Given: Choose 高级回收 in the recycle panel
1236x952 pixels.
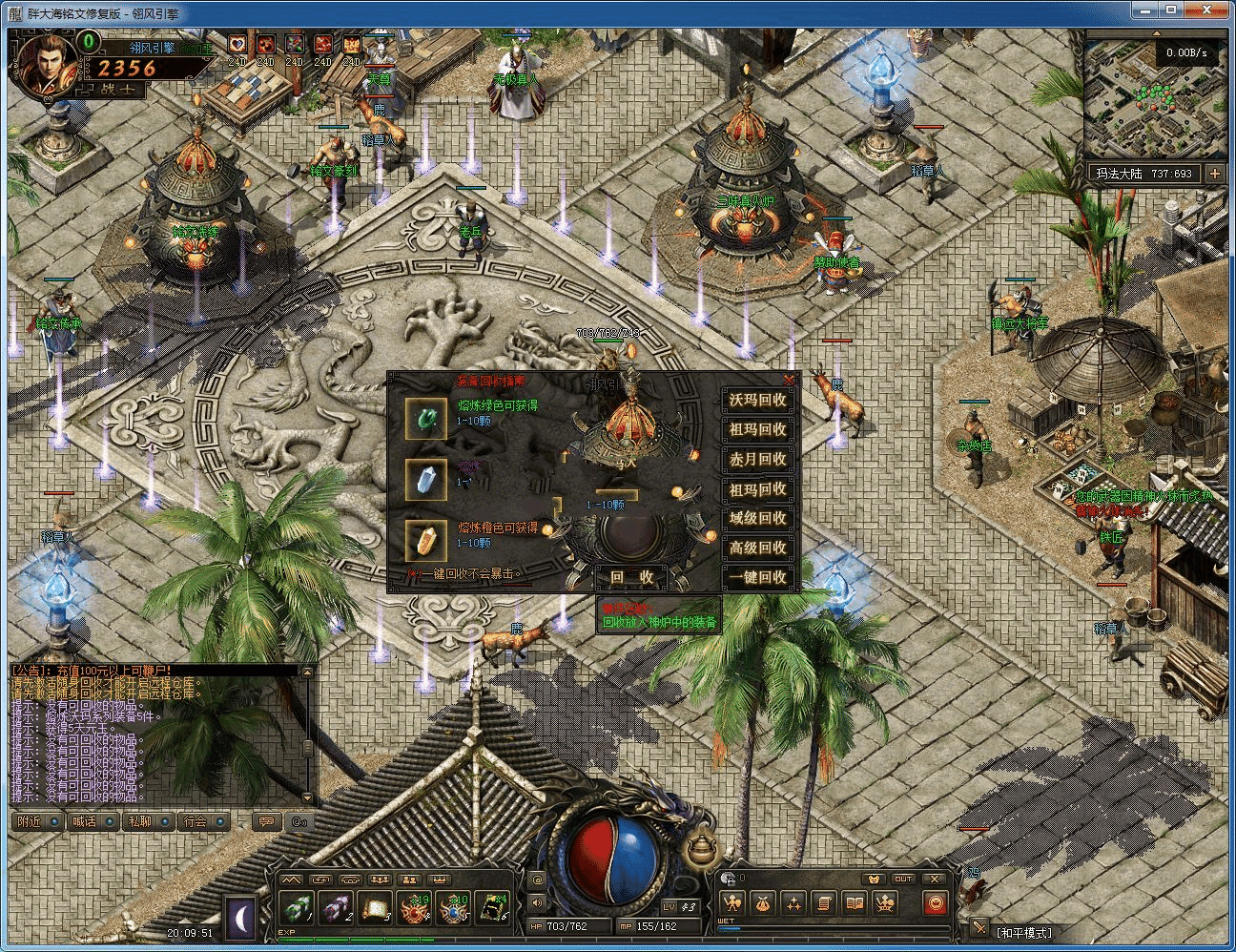Looking at the screenshot, I should (x=758, y=548).
